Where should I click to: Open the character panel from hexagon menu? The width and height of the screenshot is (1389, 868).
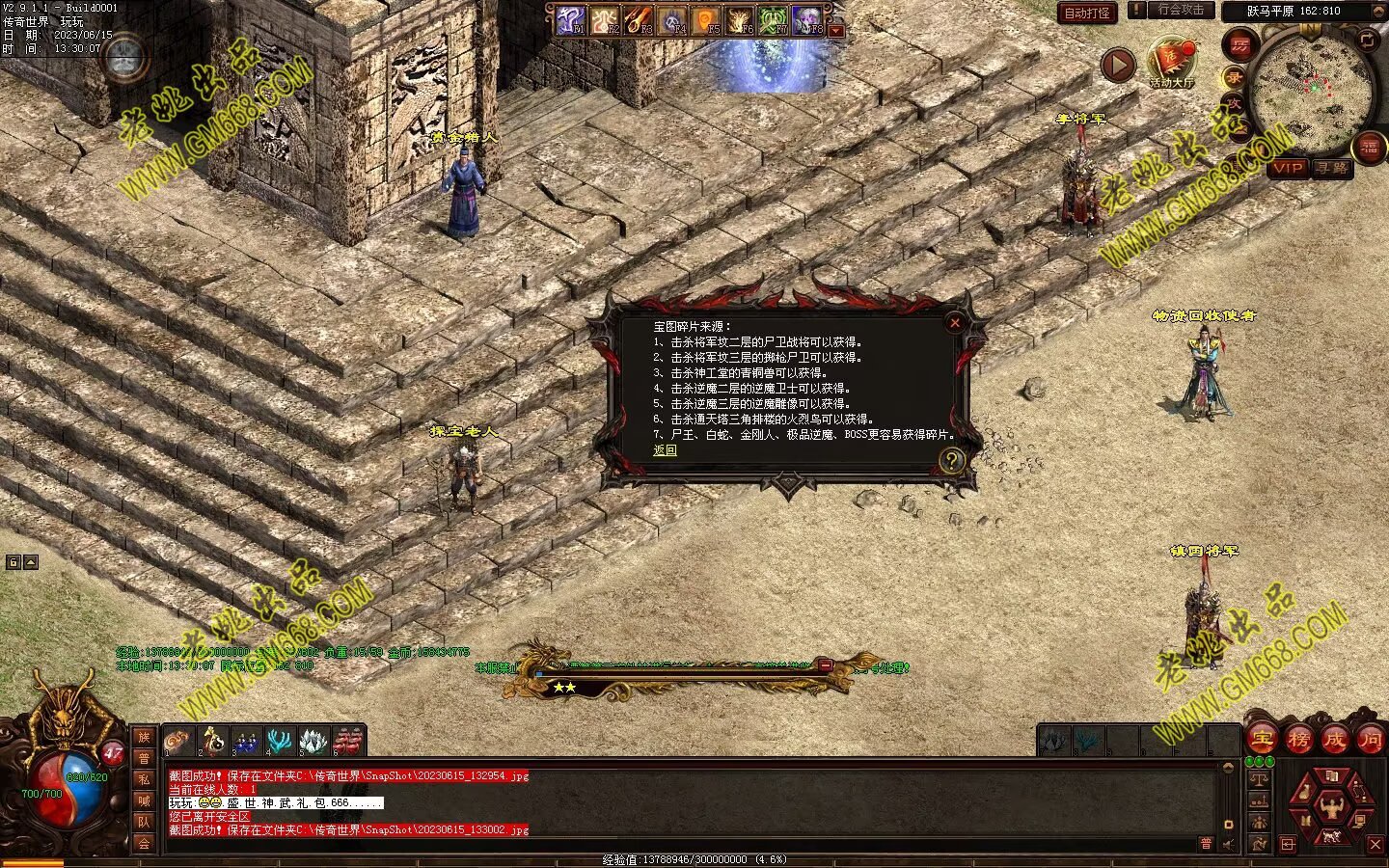click(1332, 804)
